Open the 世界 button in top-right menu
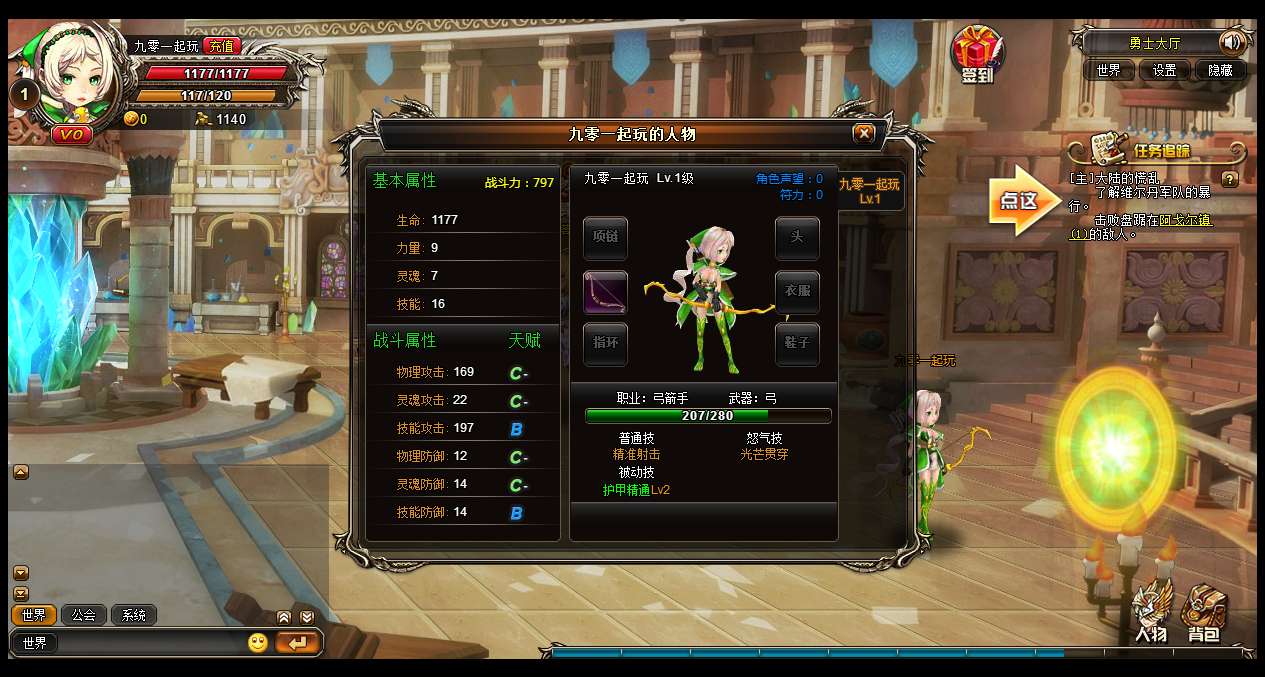This screenshot has height=677, width=1265. [x=1108, y=70]
